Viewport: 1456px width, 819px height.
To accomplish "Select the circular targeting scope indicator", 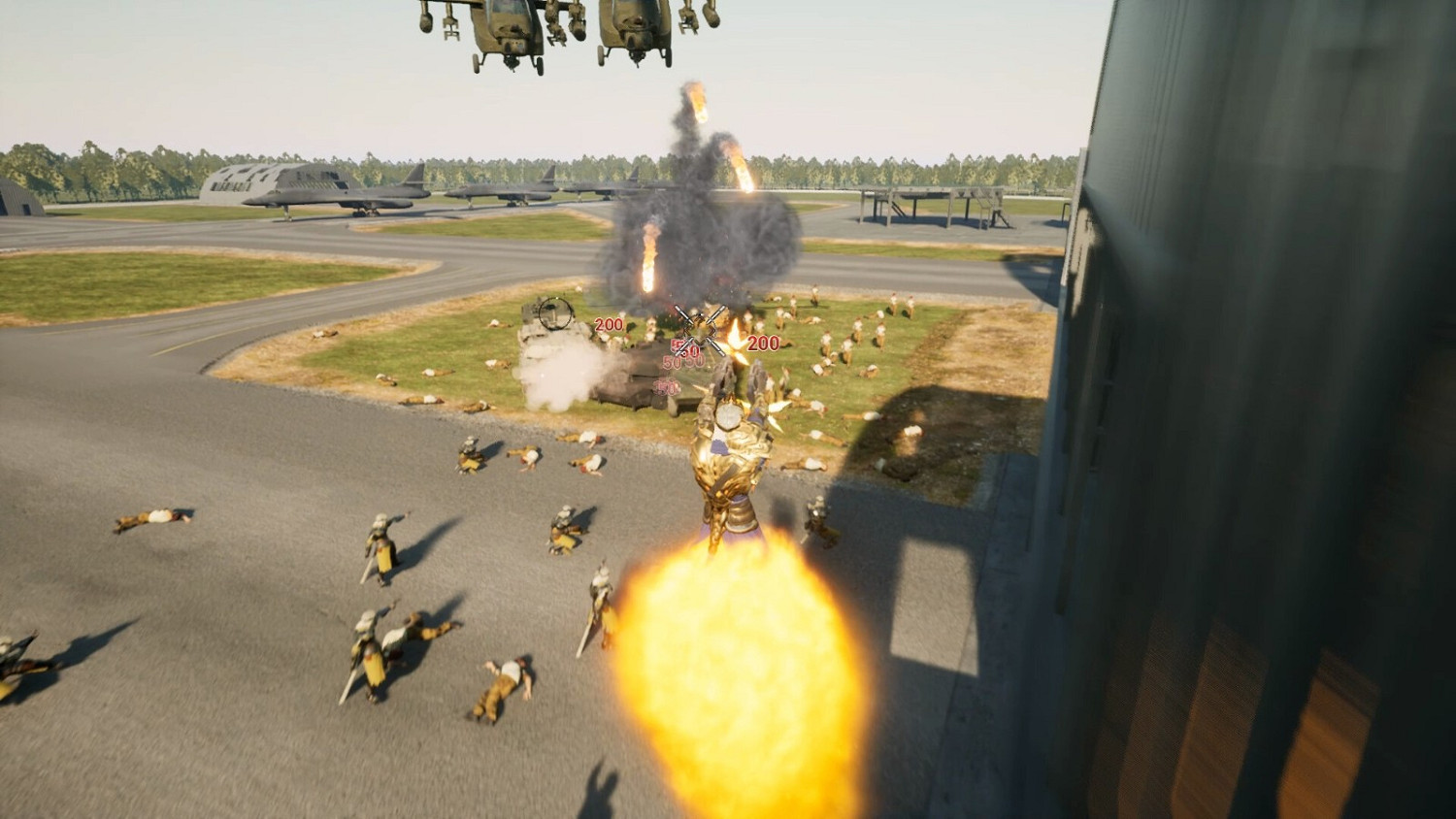I will pyautogui.click(x=555, y=312).
